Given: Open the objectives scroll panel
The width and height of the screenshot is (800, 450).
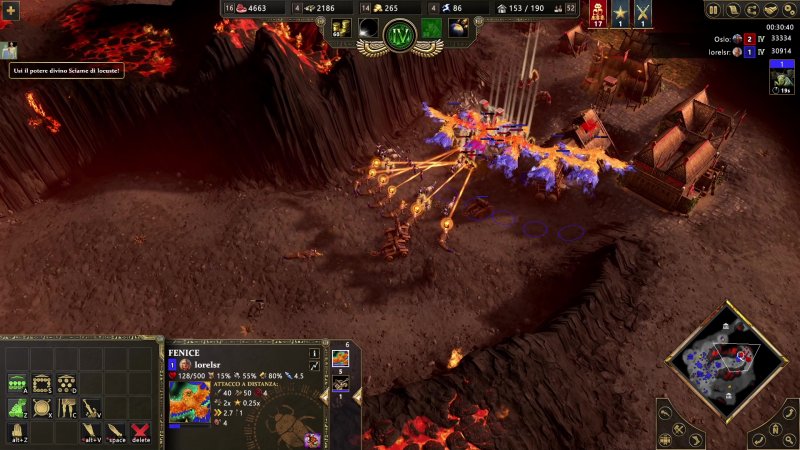Looking at the screenshot, I should pos(731,10).
